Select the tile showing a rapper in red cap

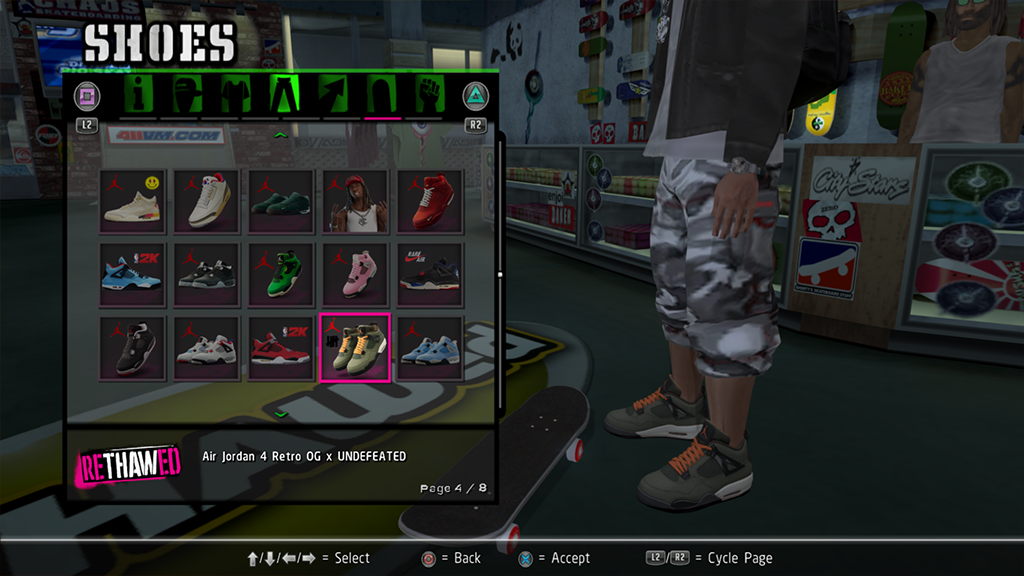click(355, 200)
